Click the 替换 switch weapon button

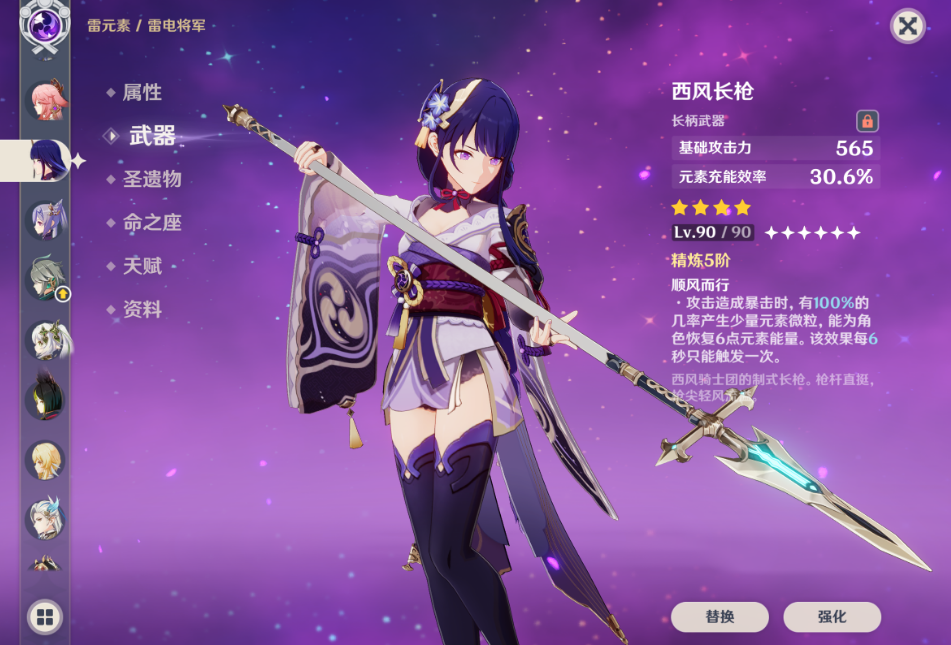(719, 617)
